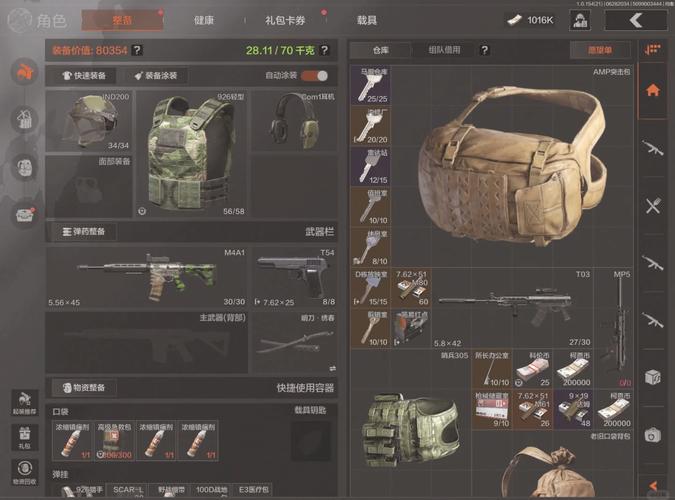Open the 礼包卡券 tab
The width and height of the screenshot is (675, 500).
(285, 19)
